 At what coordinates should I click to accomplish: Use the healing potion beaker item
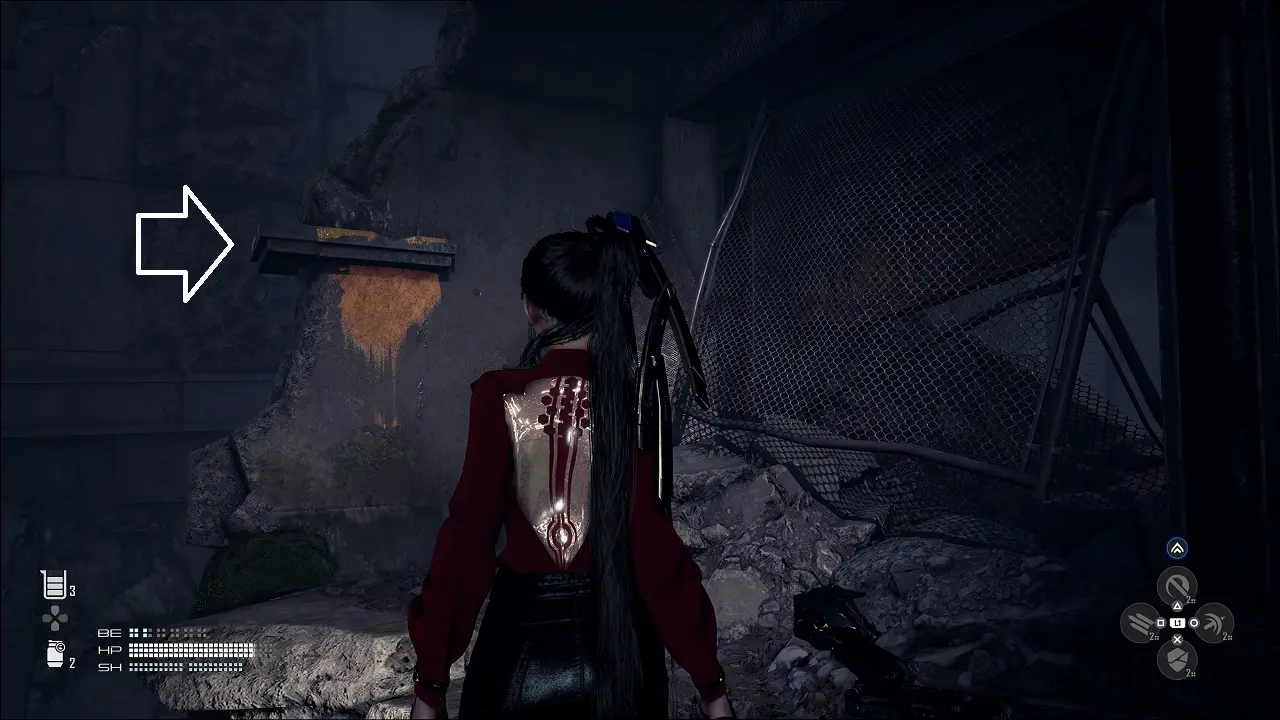[53, 585]
